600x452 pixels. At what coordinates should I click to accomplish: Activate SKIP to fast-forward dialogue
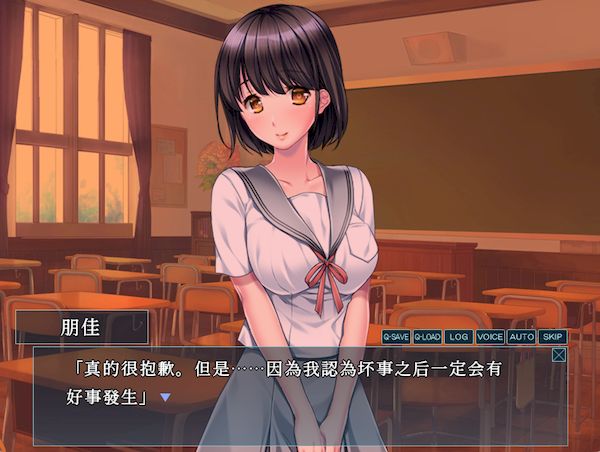[553, 337]
